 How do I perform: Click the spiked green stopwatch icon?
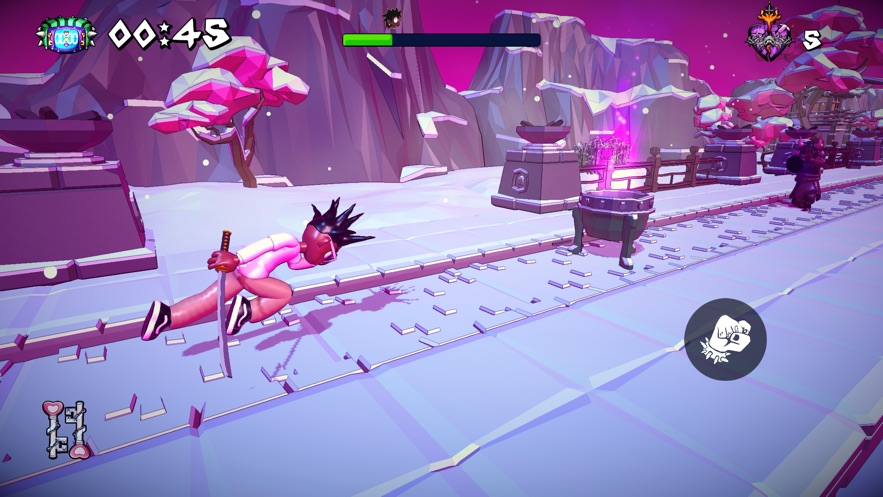point(66,35)
